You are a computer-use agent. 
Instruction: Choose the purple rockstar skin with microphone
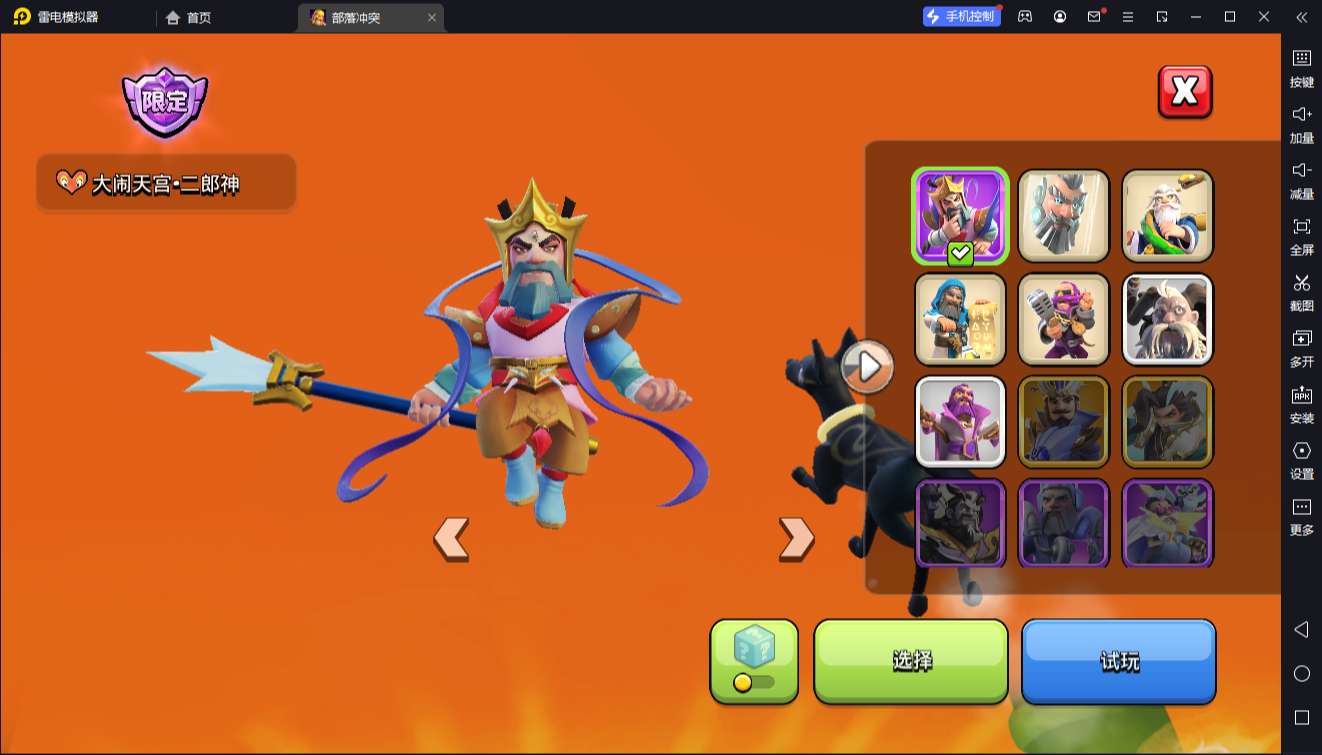pos(1063,319)
